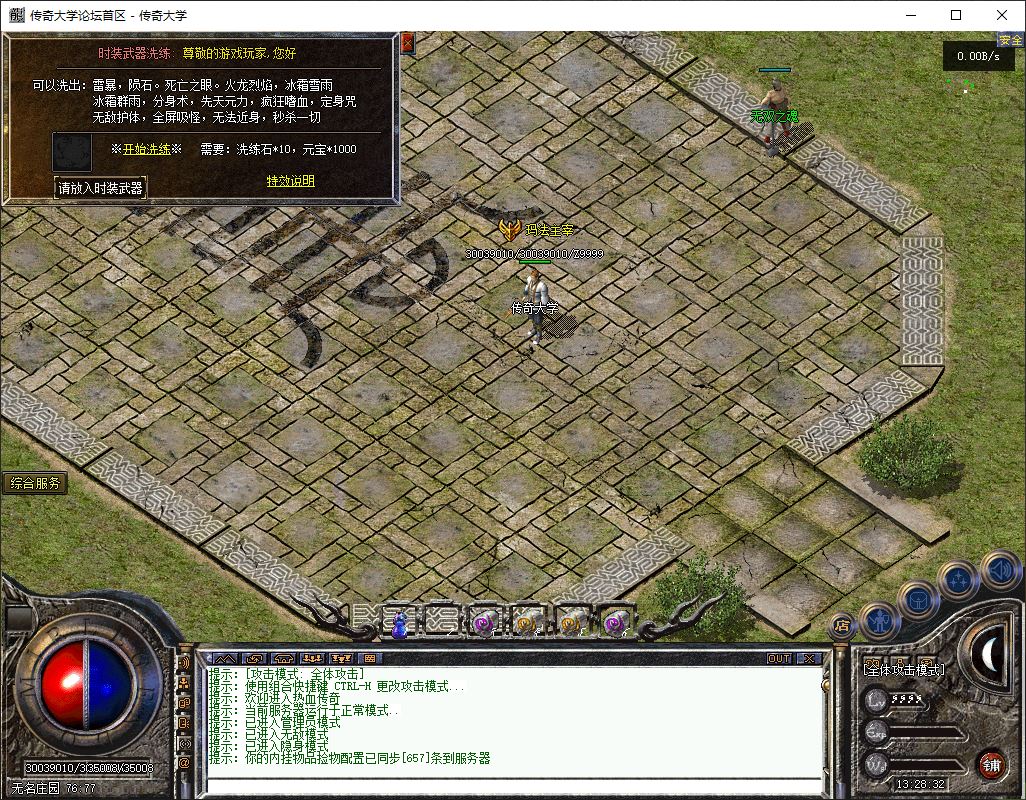Screen dimensions: 1026x800
Task: Open the character figure panel button
Action: tap(881, 621)
